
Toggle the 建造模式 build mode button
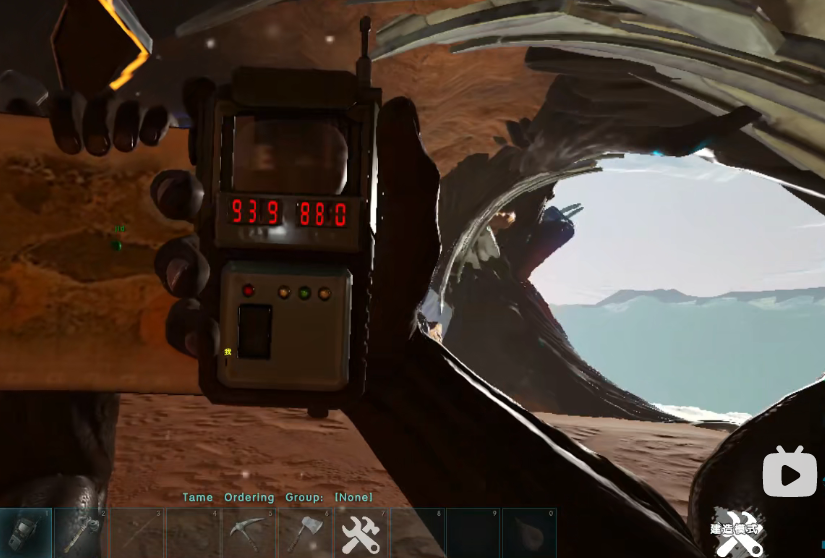(x=737, y=530)
